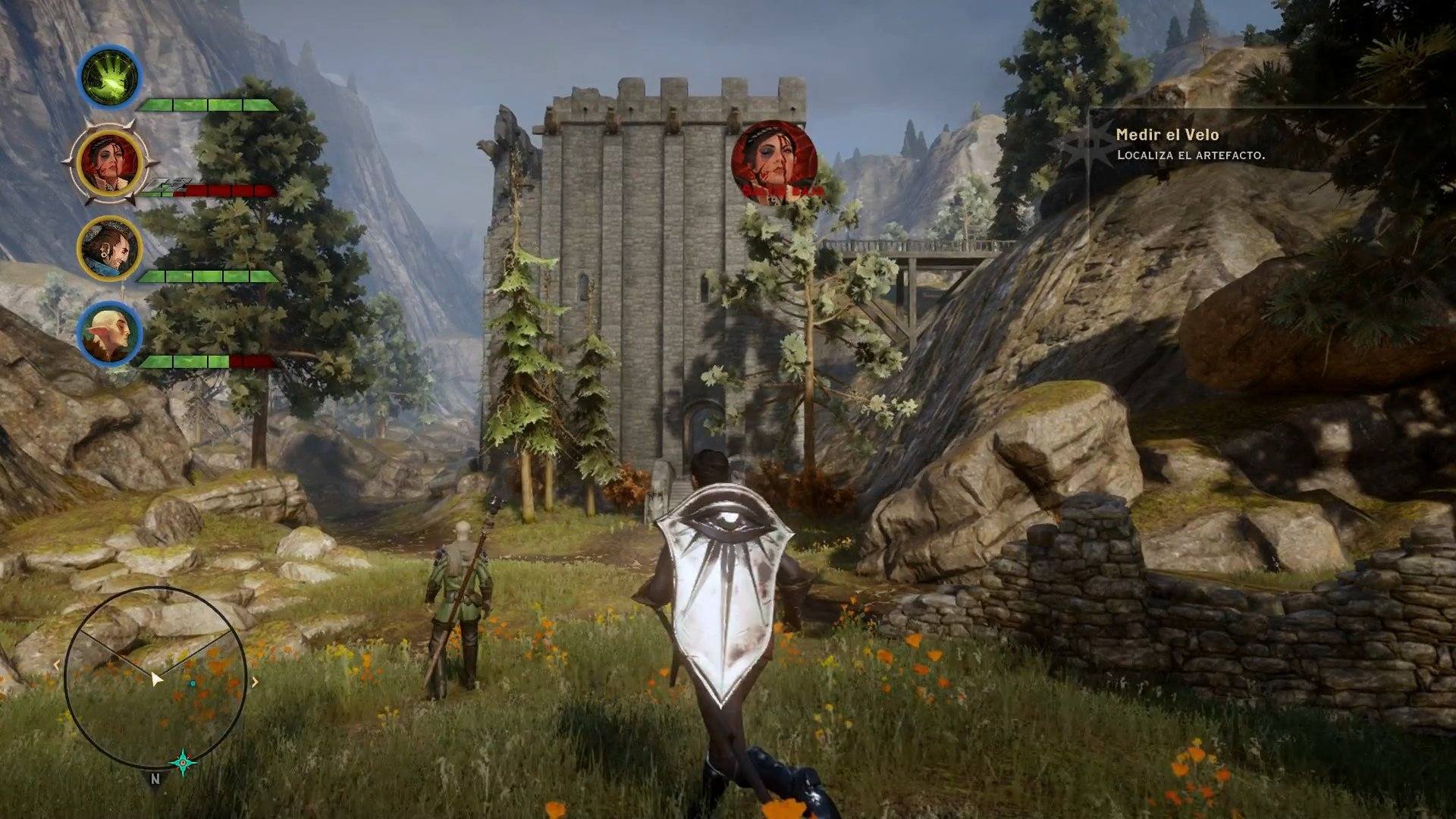This screenshot has width=1456, height=819.
Task: Click the Inquisitor's green health bar
Action: (205, 106)
